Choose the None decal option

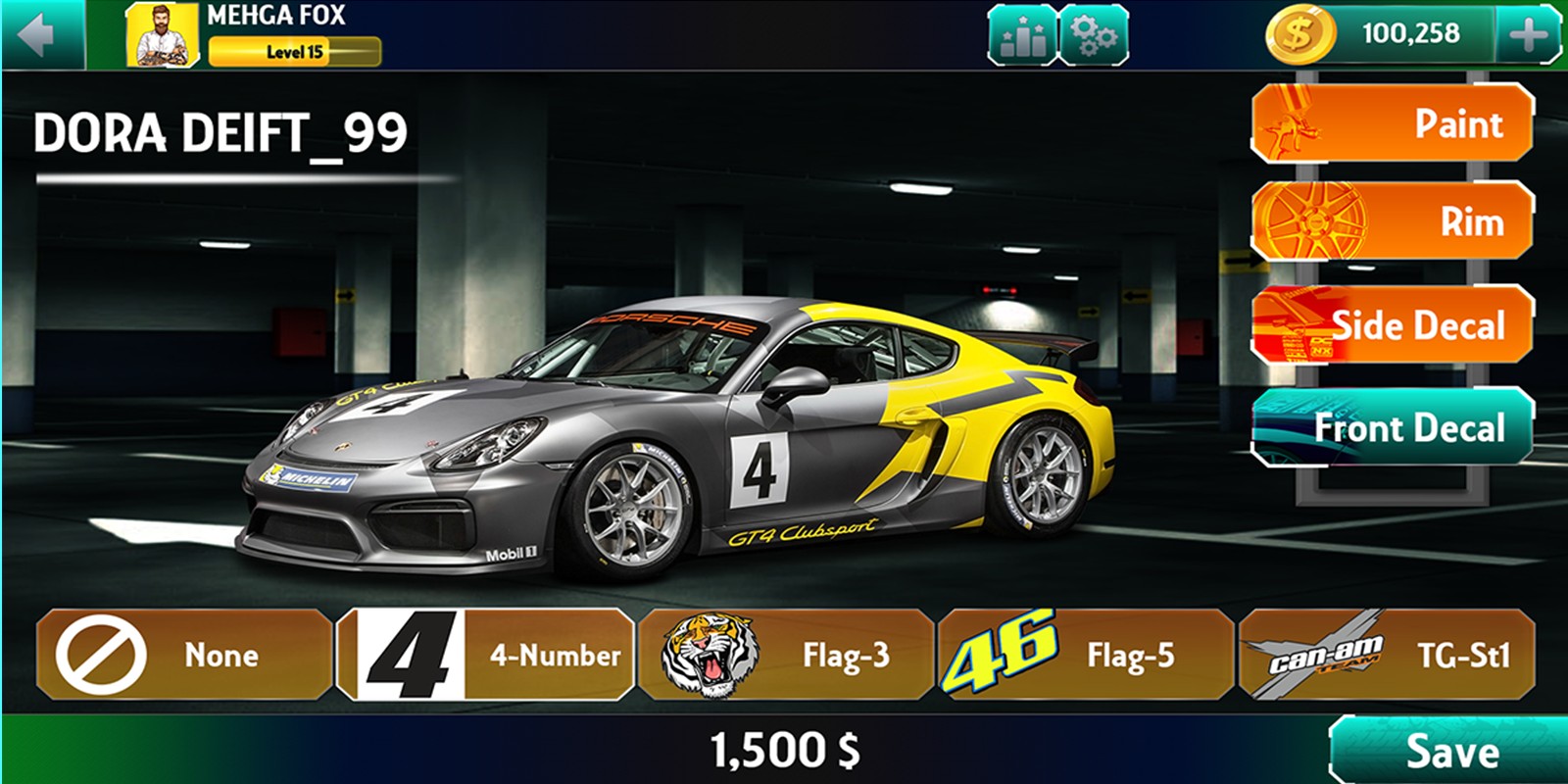click(x=184, y=655)
